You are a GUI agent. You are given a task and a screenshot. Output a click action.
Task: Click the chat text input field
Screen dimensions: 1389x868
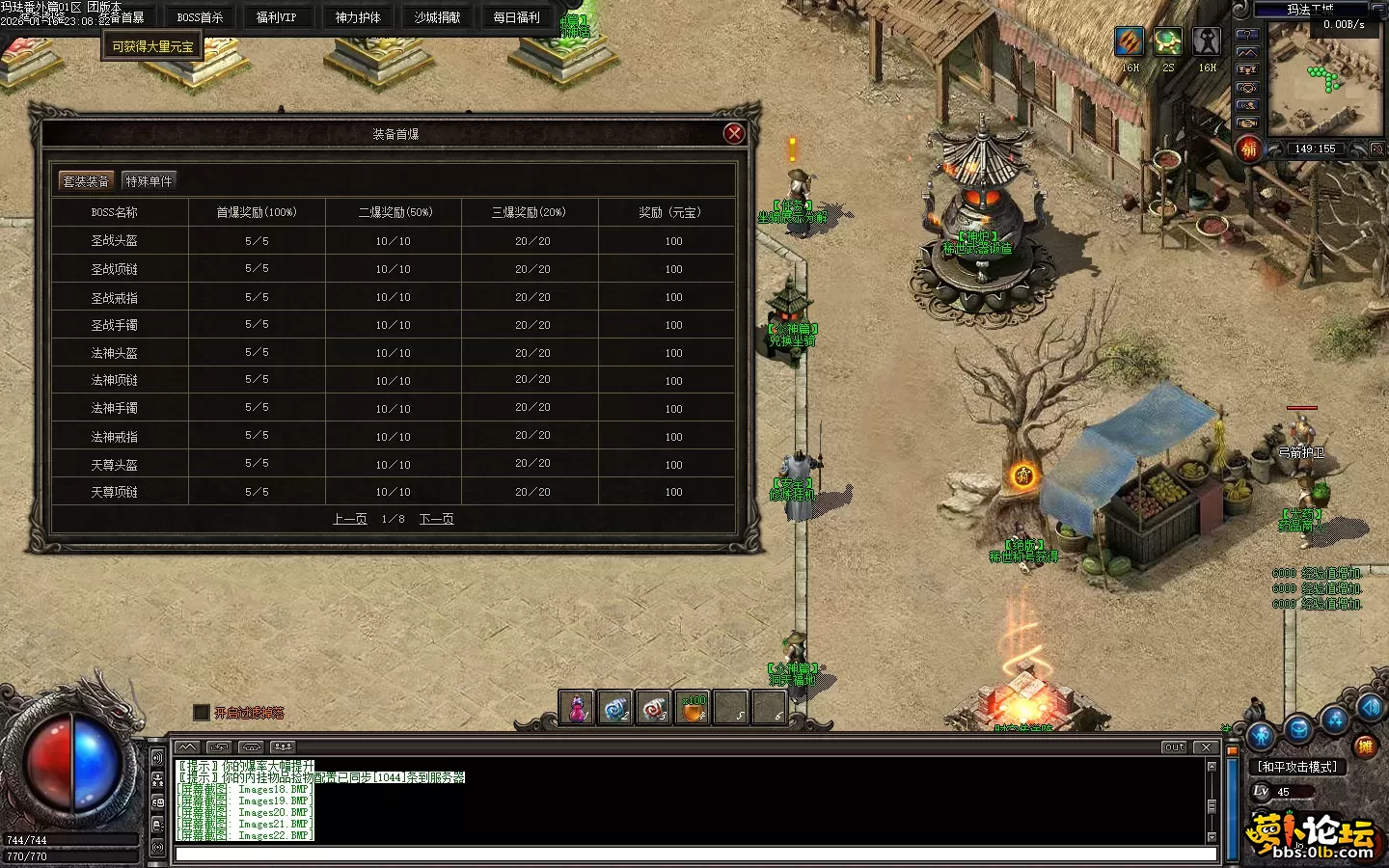[694, 854]
